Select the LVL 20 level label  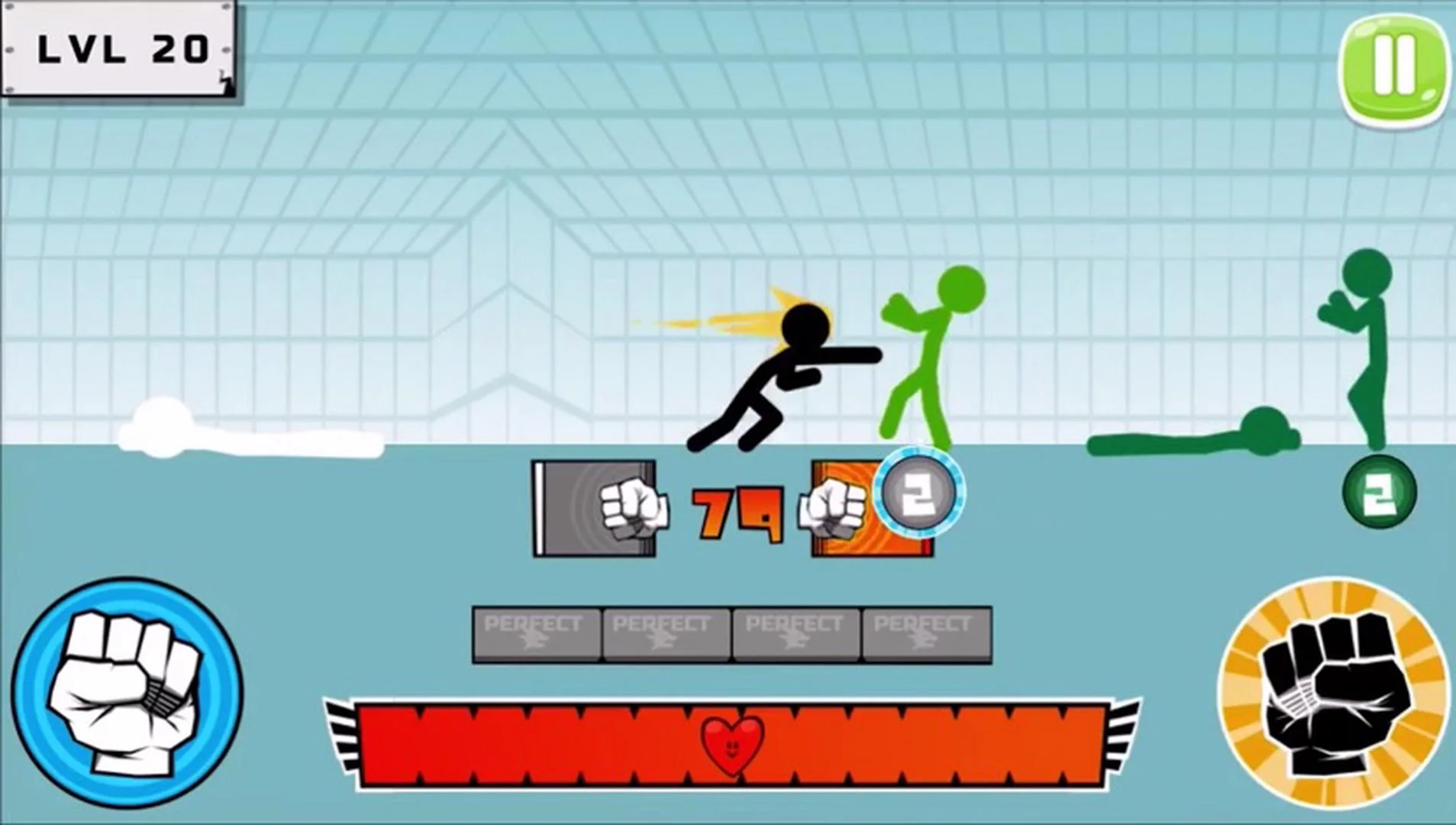(x=120, y=48)
